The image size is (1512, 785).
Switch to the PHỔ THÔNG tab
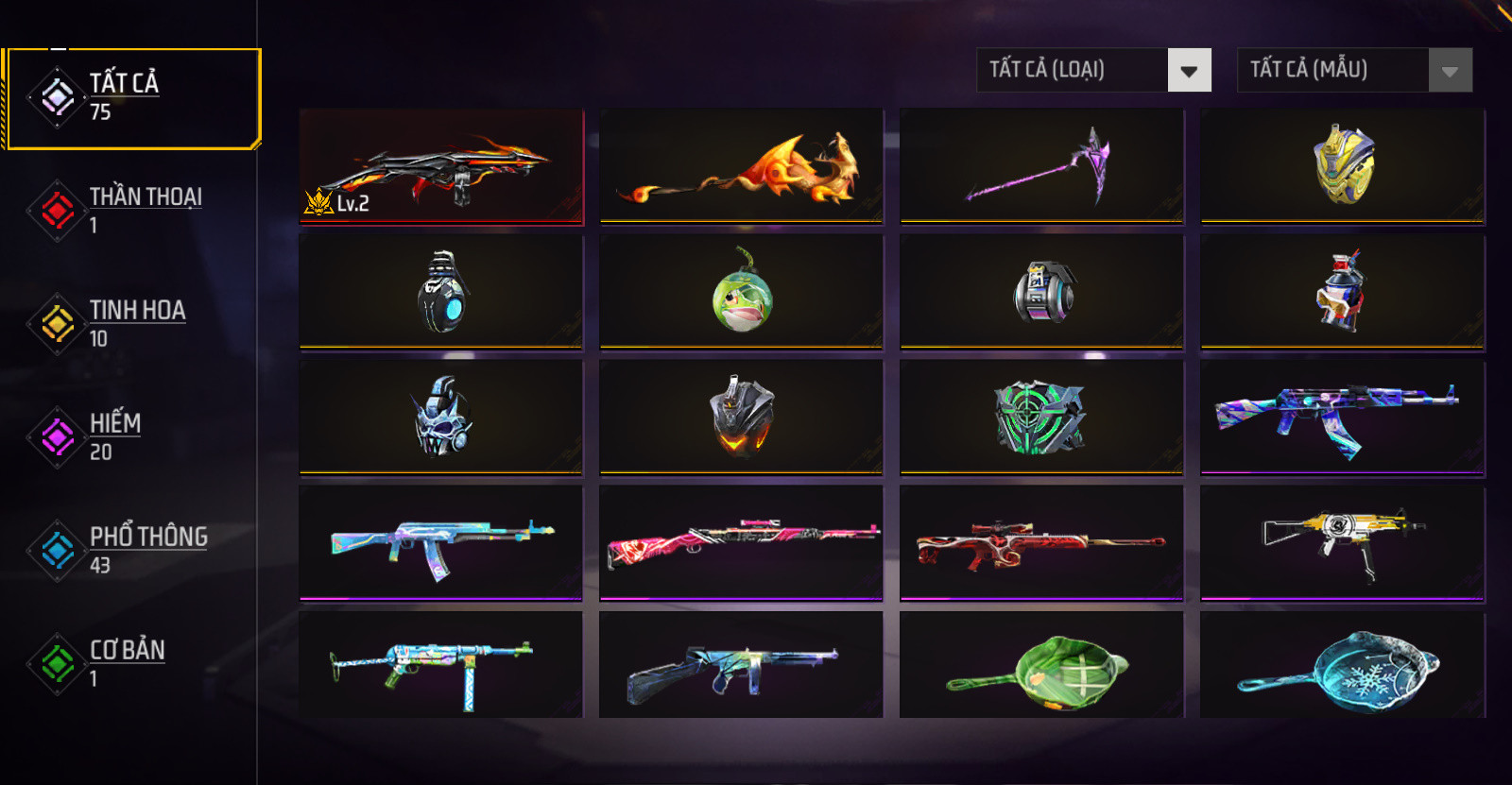point(132,550)
